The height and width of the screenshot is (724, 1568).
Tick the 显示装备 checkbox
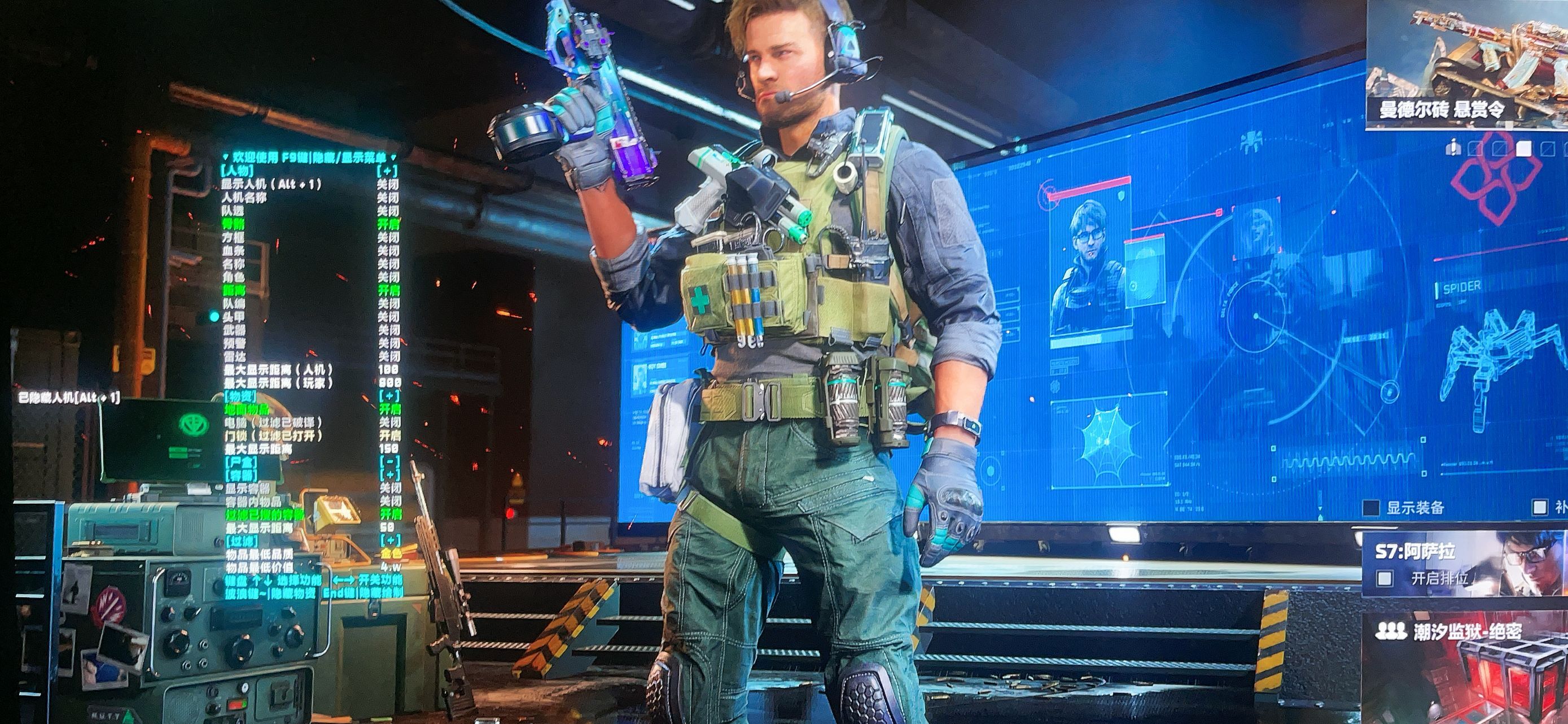[1371, 507]
